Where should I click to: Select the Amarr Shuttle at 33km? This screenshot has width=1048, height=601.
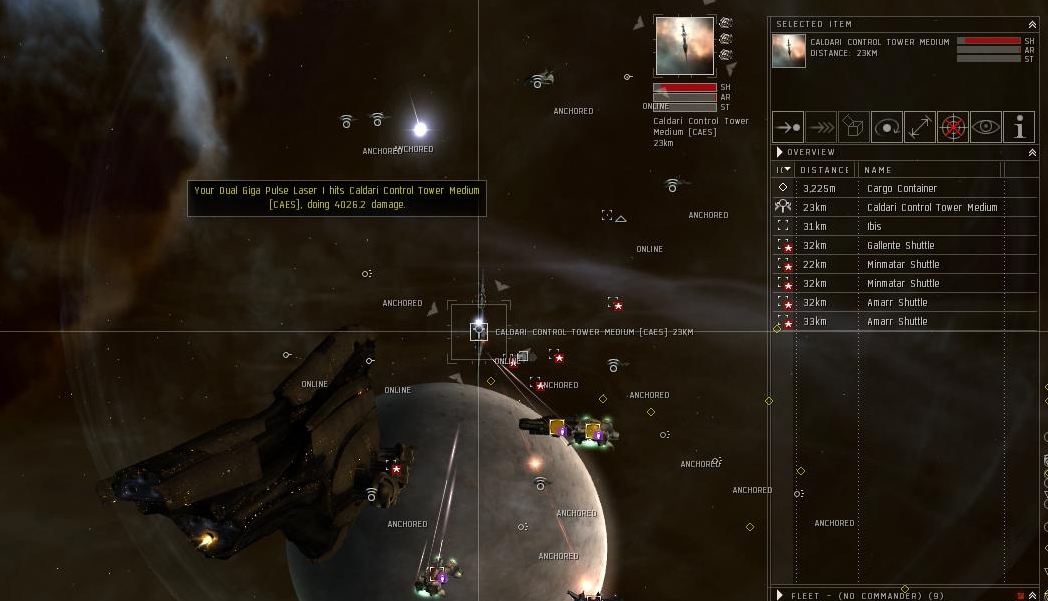coord(897,321)
